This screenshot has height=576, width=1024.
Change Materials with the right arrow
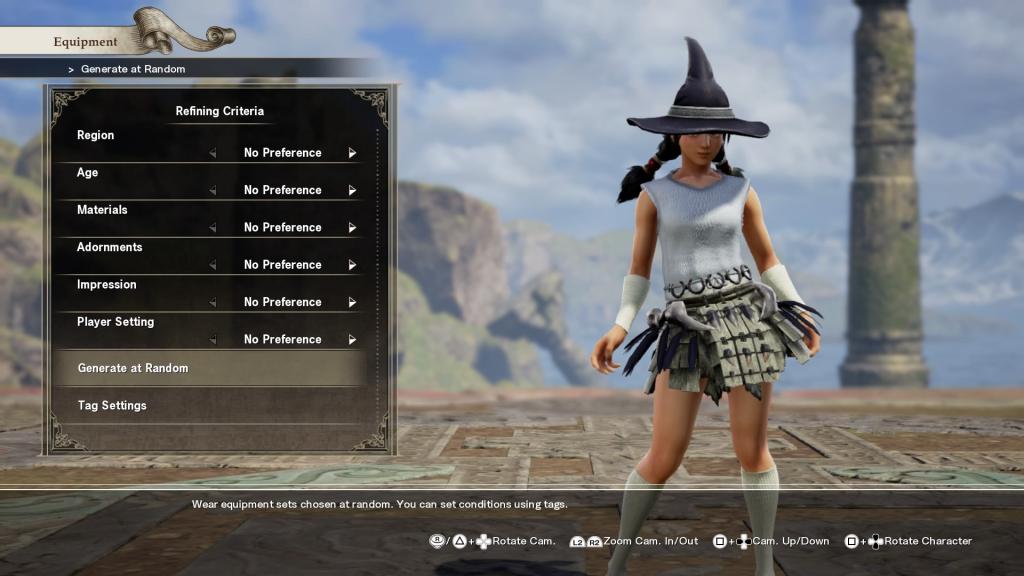point(352,228)
